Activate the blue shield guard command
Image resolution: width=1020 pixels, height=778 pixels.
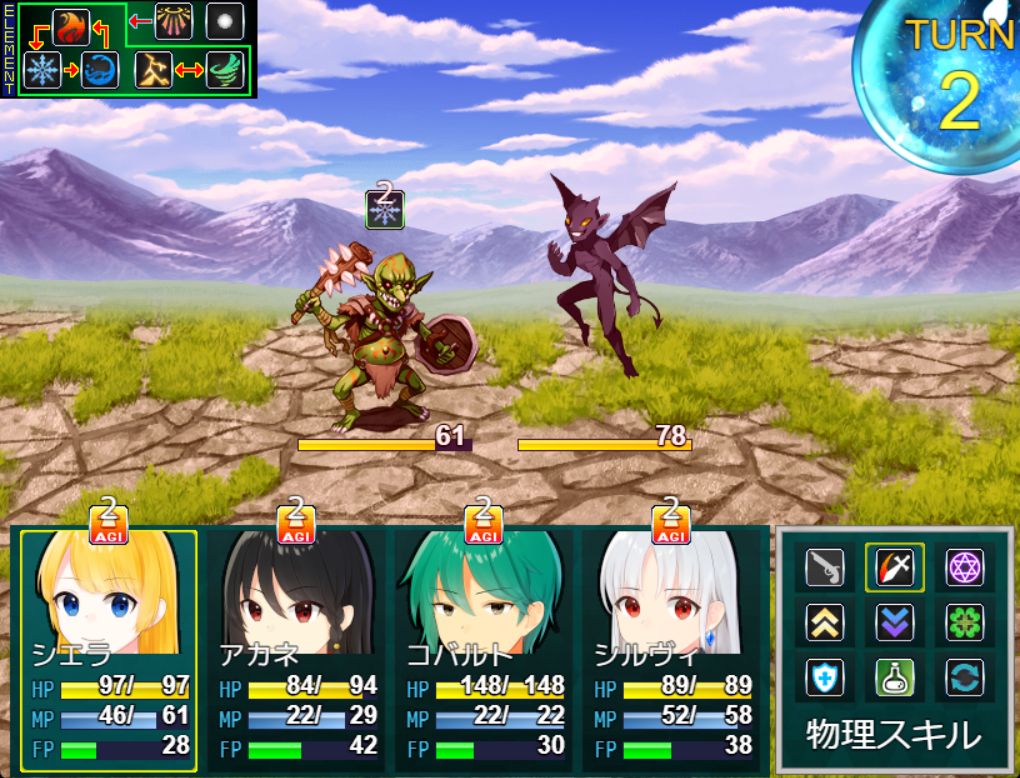coord(825,678)
